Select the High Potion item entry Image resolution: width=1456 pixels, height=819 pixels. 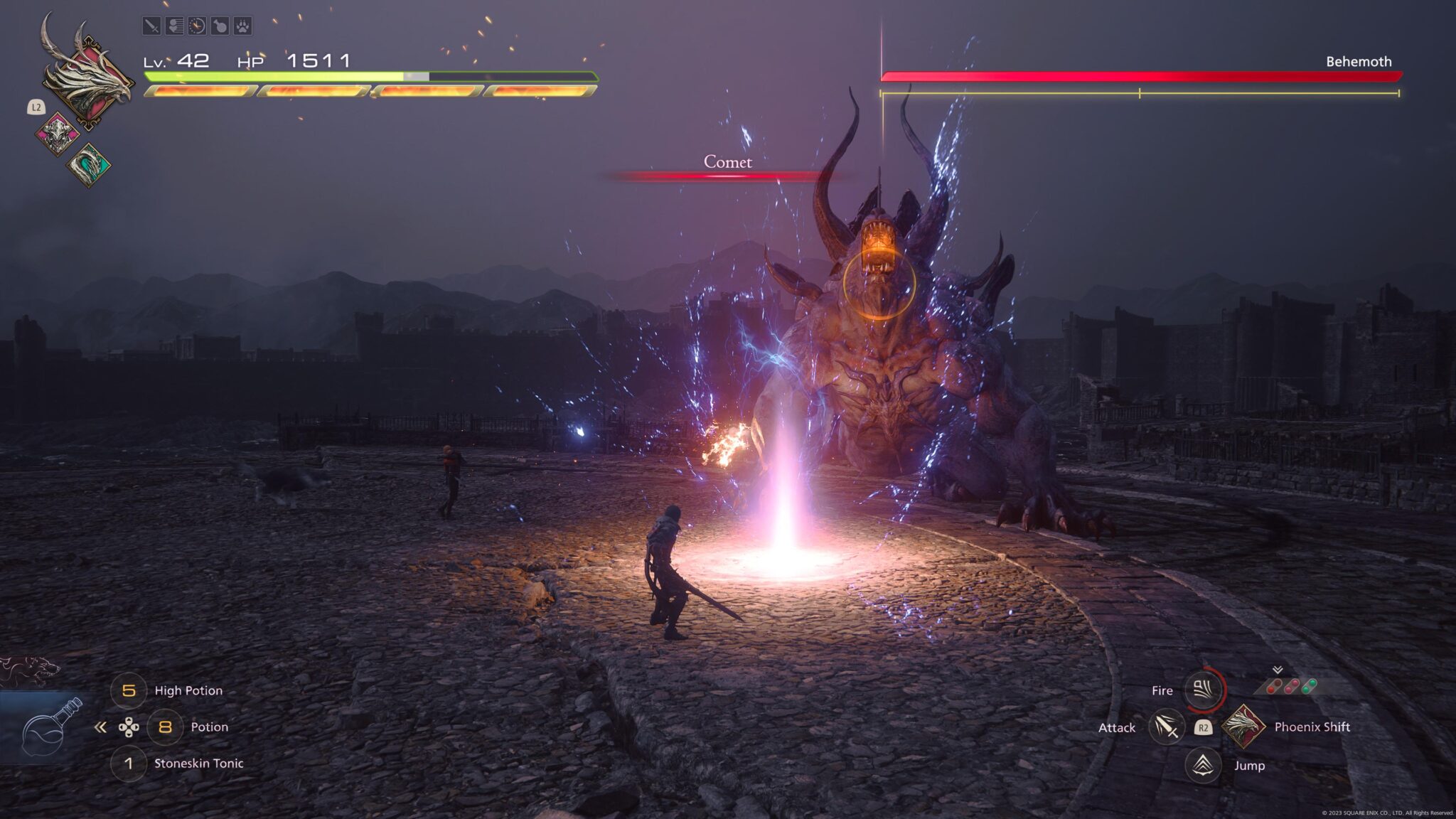coord(188,690)
